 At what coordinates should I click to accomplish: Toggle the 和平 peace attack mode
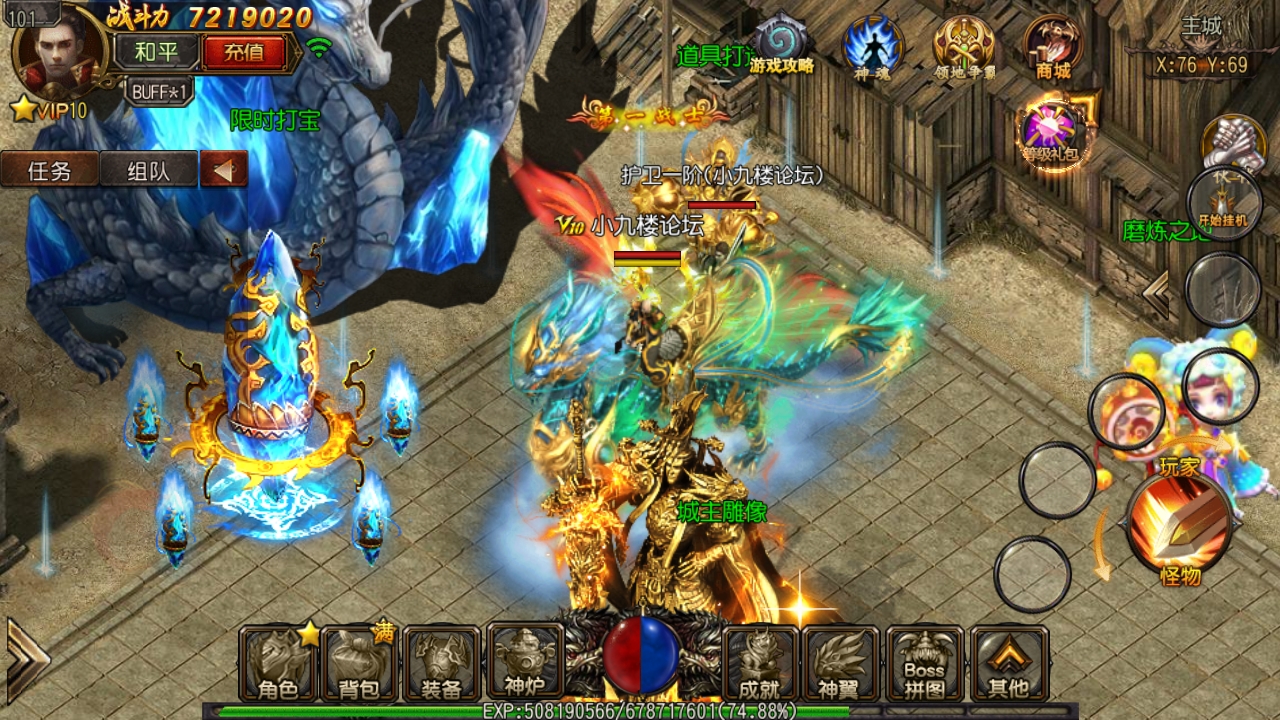click(158, 52)
